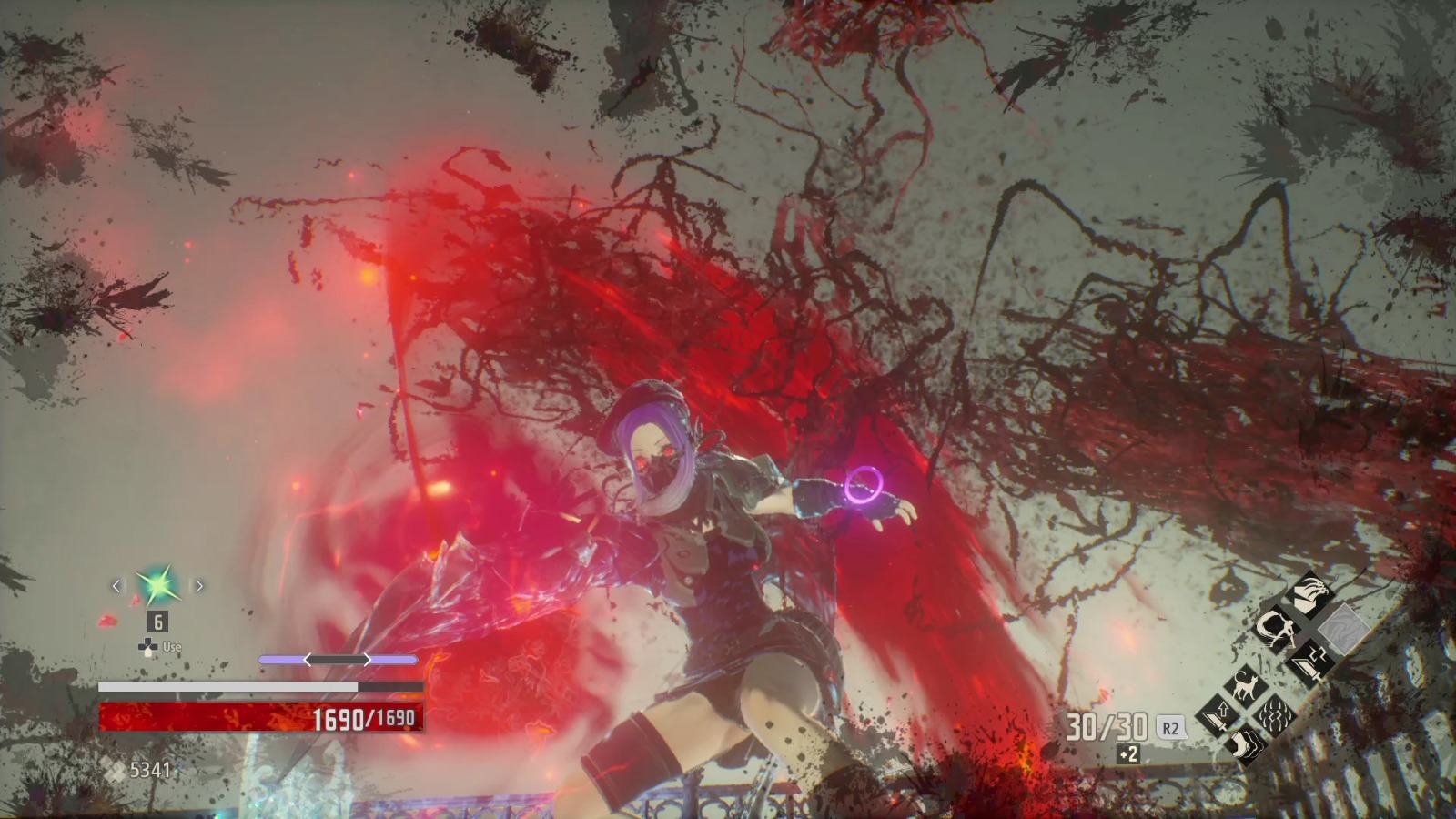Click the right arrow to cycle items
This screenshot has width=1456, height=819.
click(x=198, y=586)
